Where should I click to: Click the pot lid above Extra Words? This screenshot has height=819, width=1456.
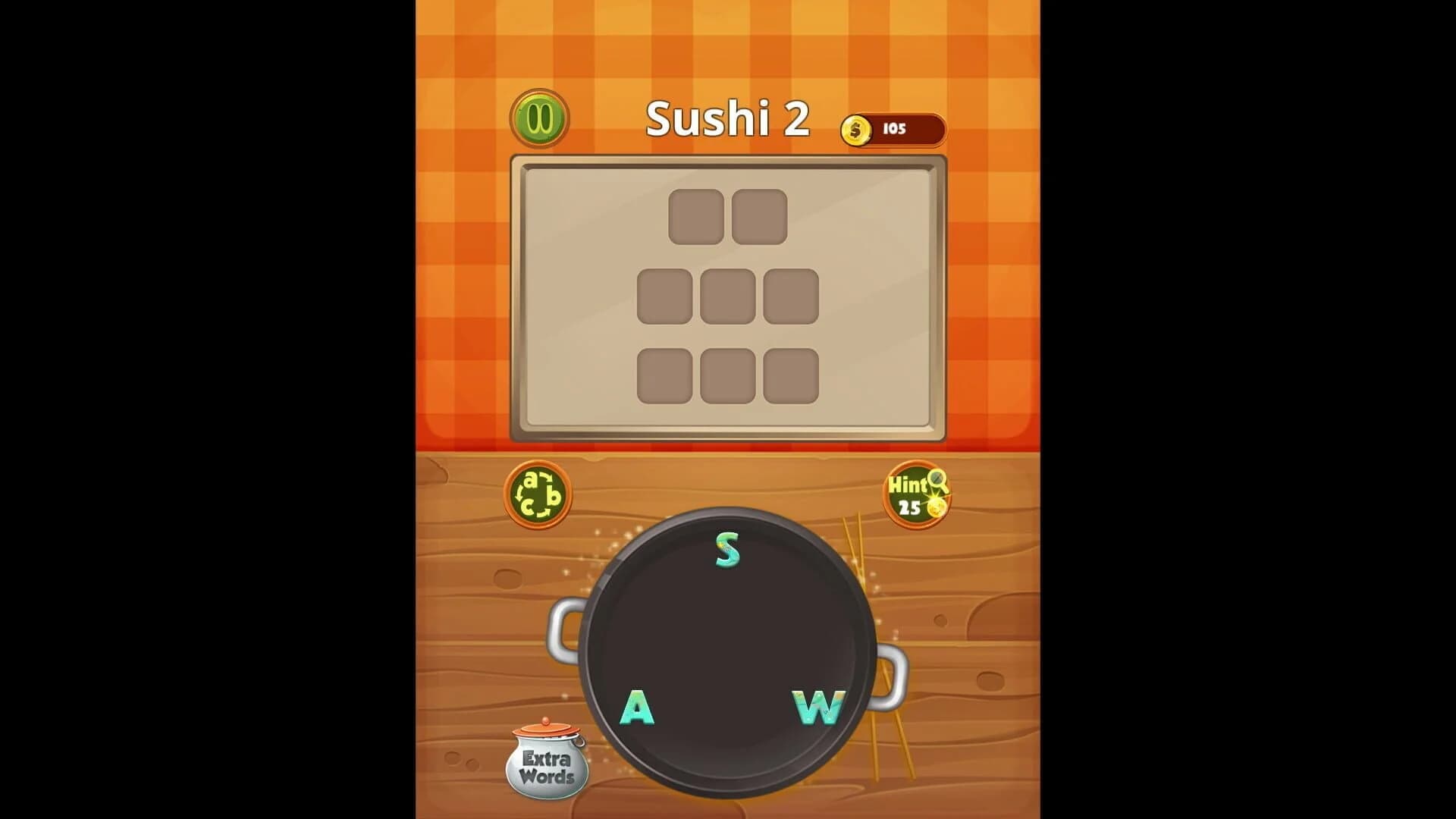click(x=545, y=730)
